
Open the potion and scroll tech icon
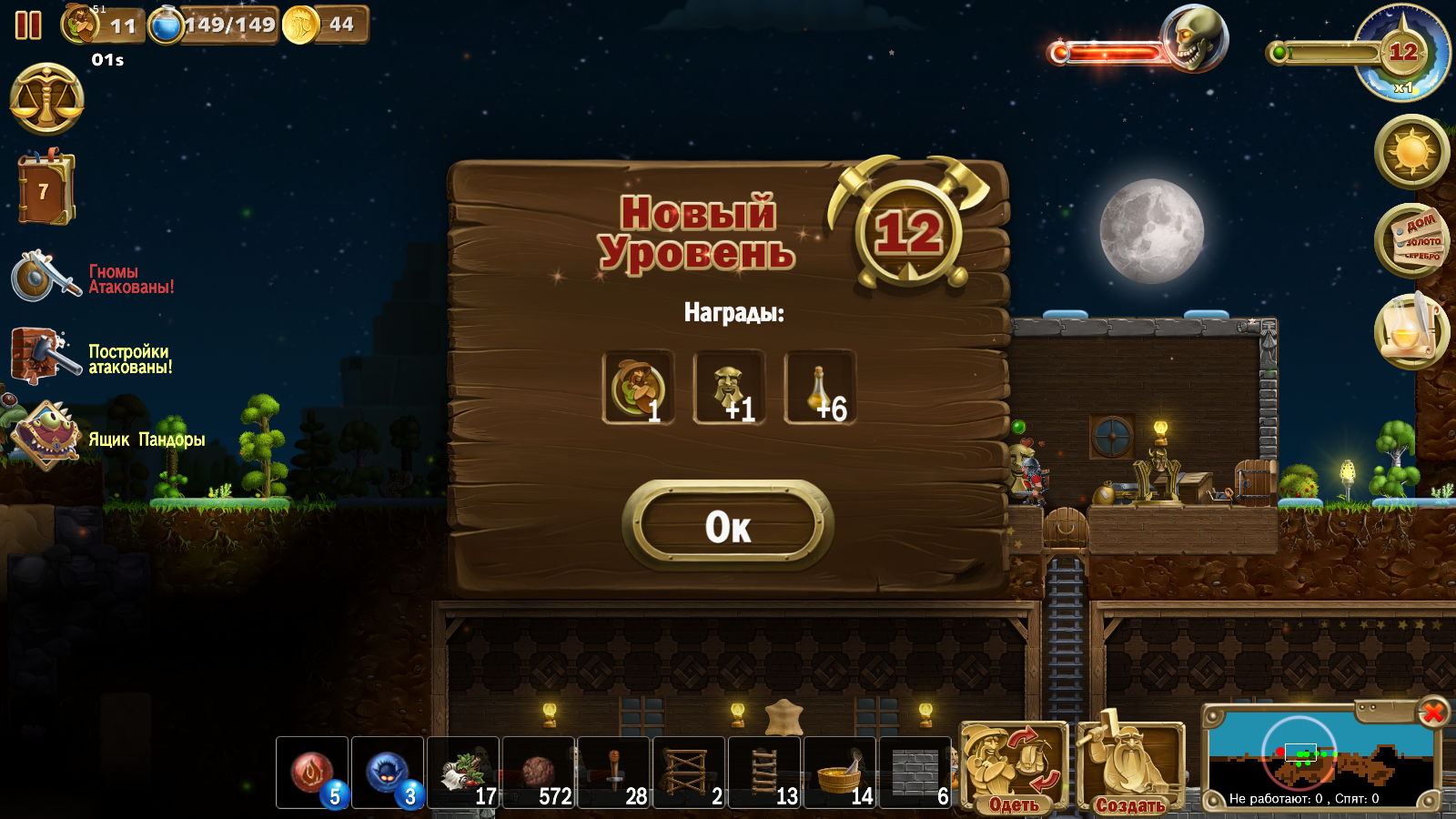click(1411, 331)
